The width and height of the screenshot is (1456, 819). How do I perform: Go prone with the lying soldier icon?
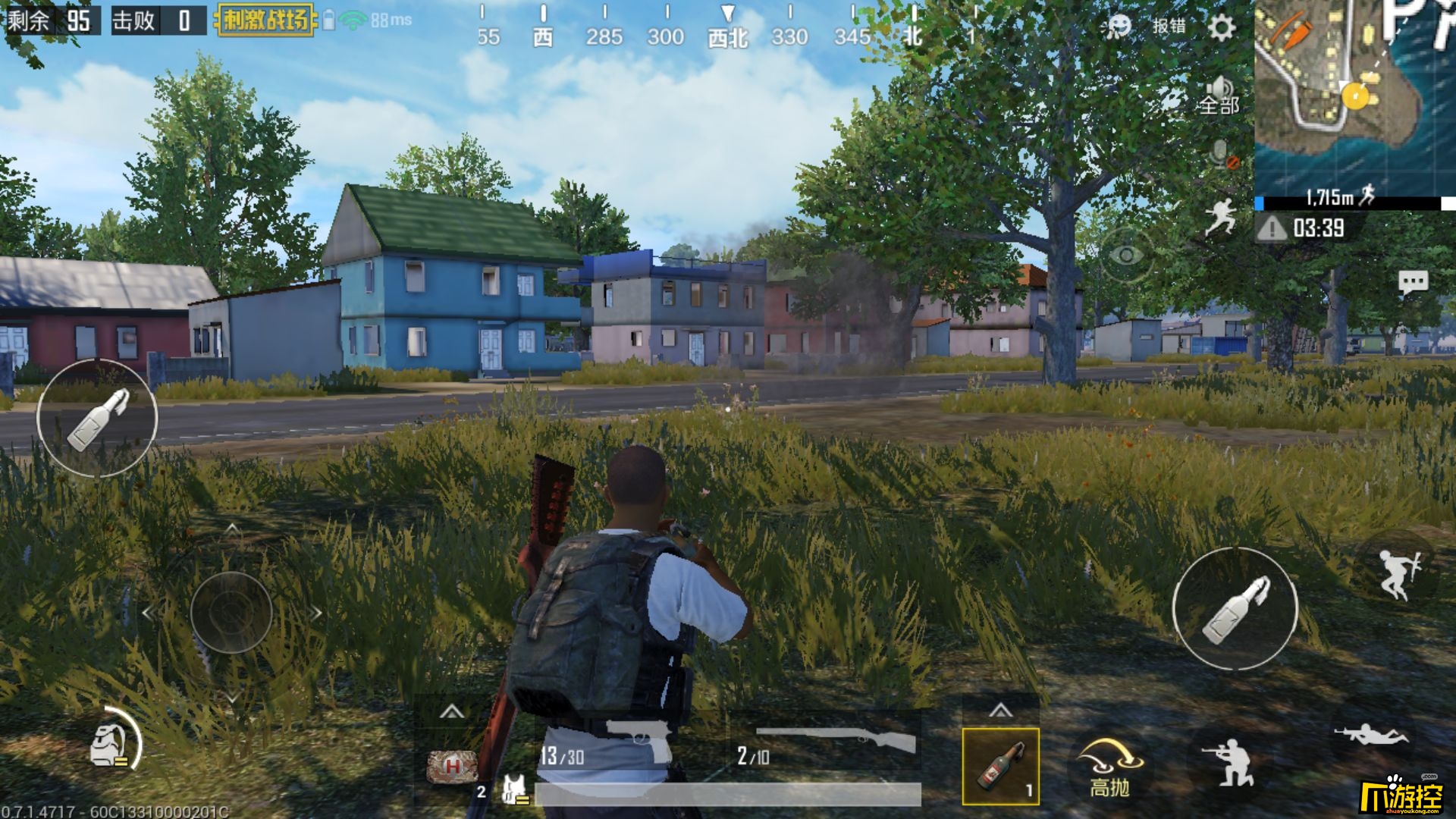pyautogui.click(x=1371, y=735)
